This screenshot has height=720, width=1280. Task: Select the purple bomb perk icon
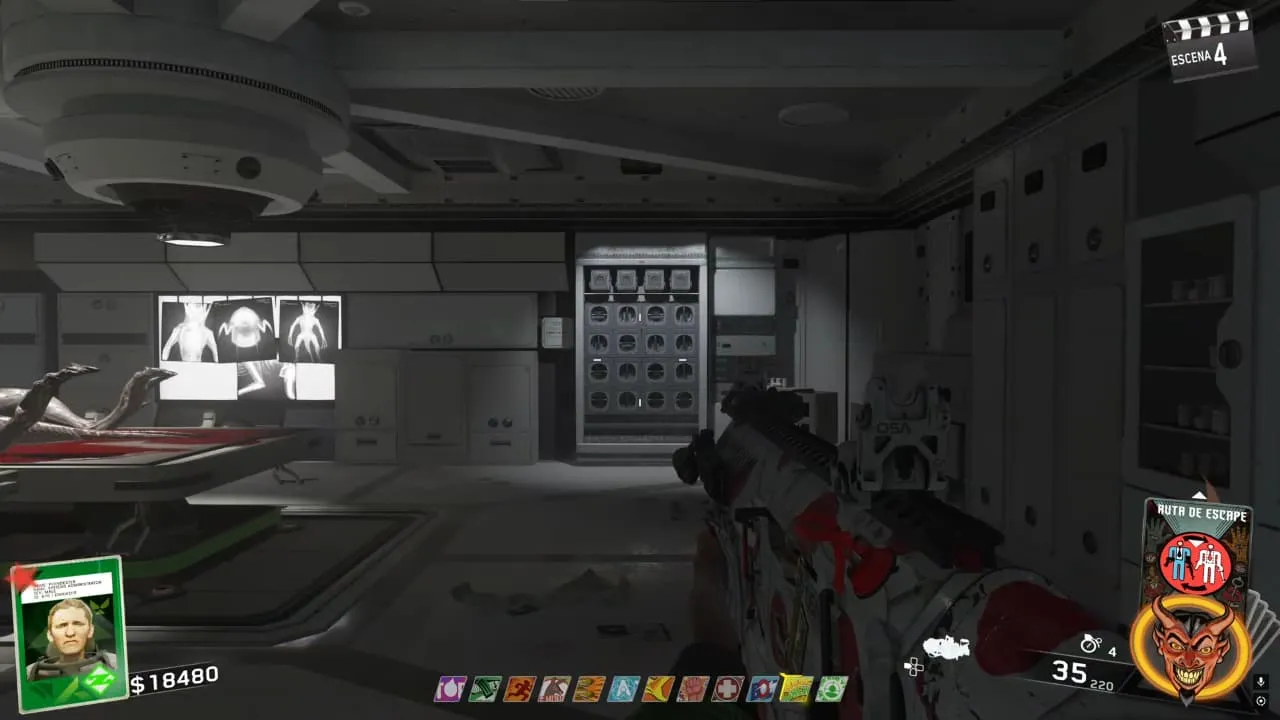pos(450,689)
